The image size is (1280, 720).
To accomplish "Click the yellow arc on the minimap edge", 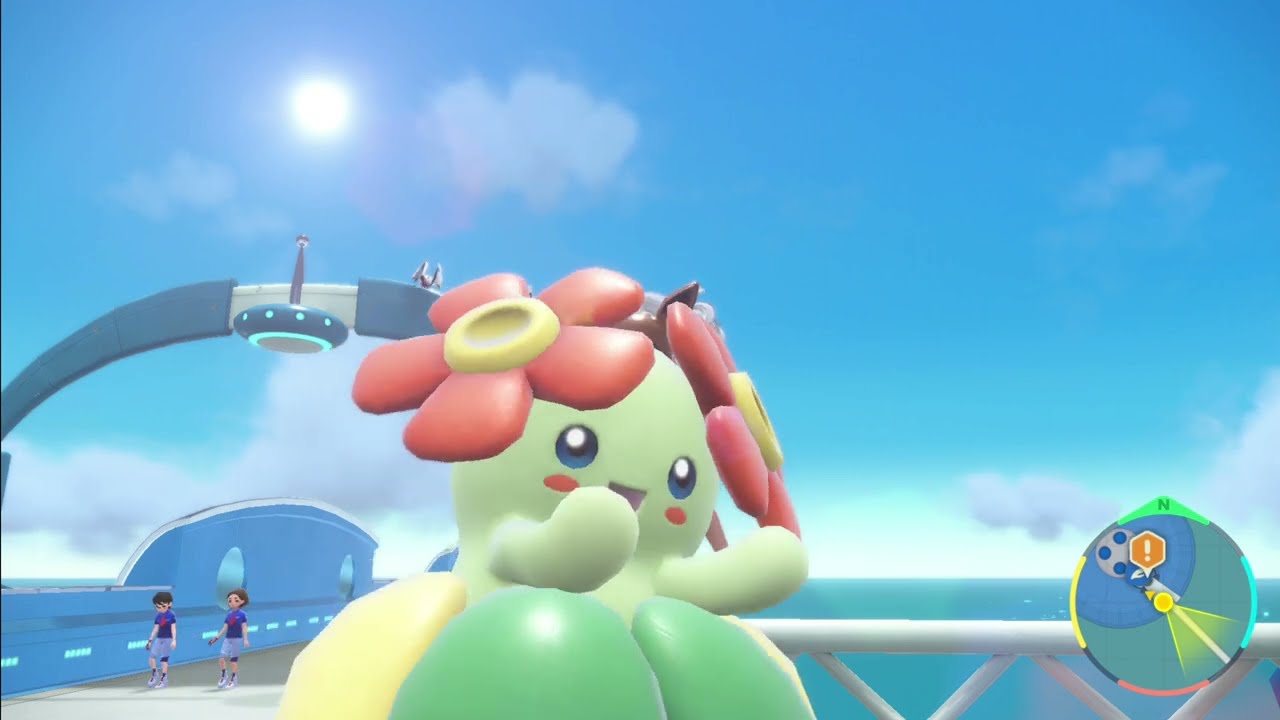I will [x=1083, y=600].
